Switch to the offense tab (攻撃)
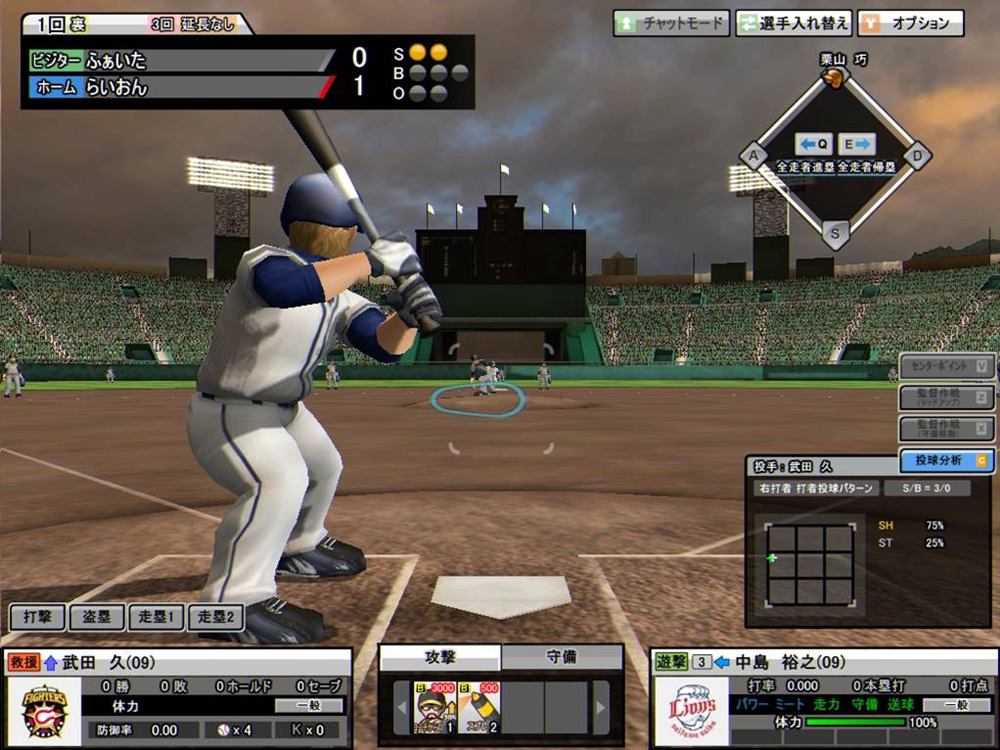 point(440,657)
